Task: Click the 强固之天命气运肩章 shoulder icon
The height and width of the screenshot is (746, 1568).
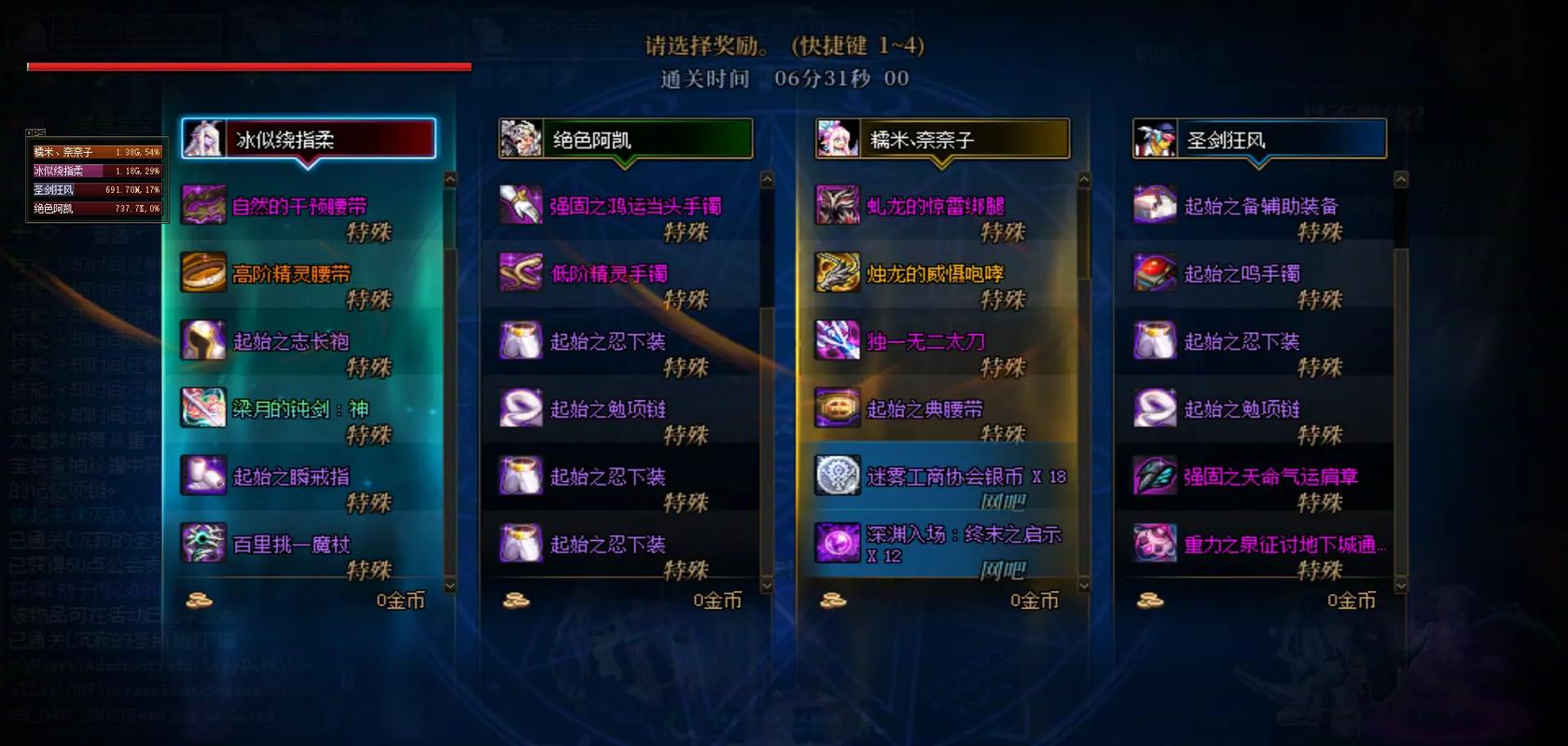Action: click(x=1155, y=476)
